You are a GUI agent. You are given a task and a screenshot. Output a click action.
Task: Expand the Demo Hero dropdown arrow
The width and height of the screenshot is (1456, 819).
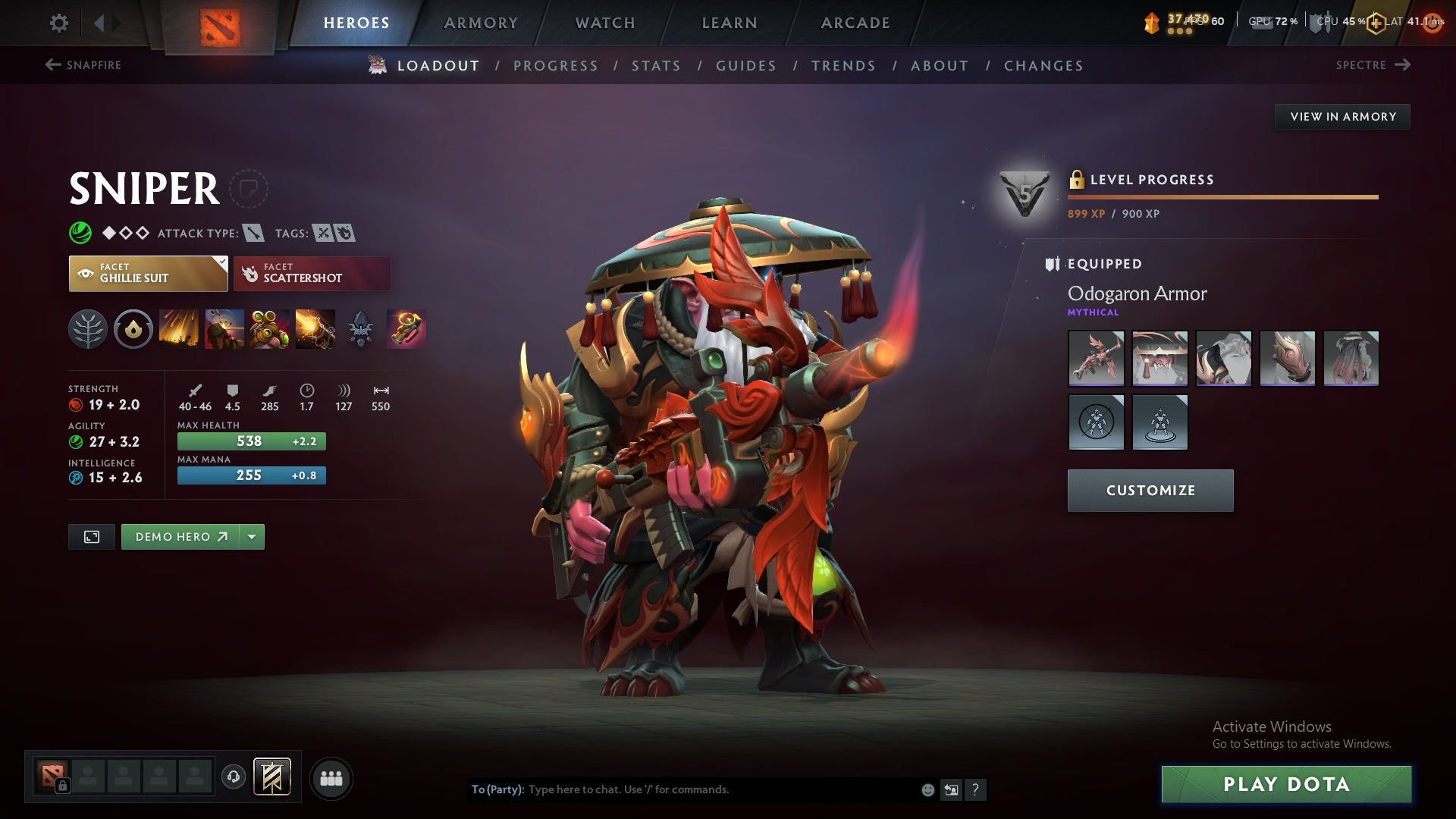click(x=251, y=536)
